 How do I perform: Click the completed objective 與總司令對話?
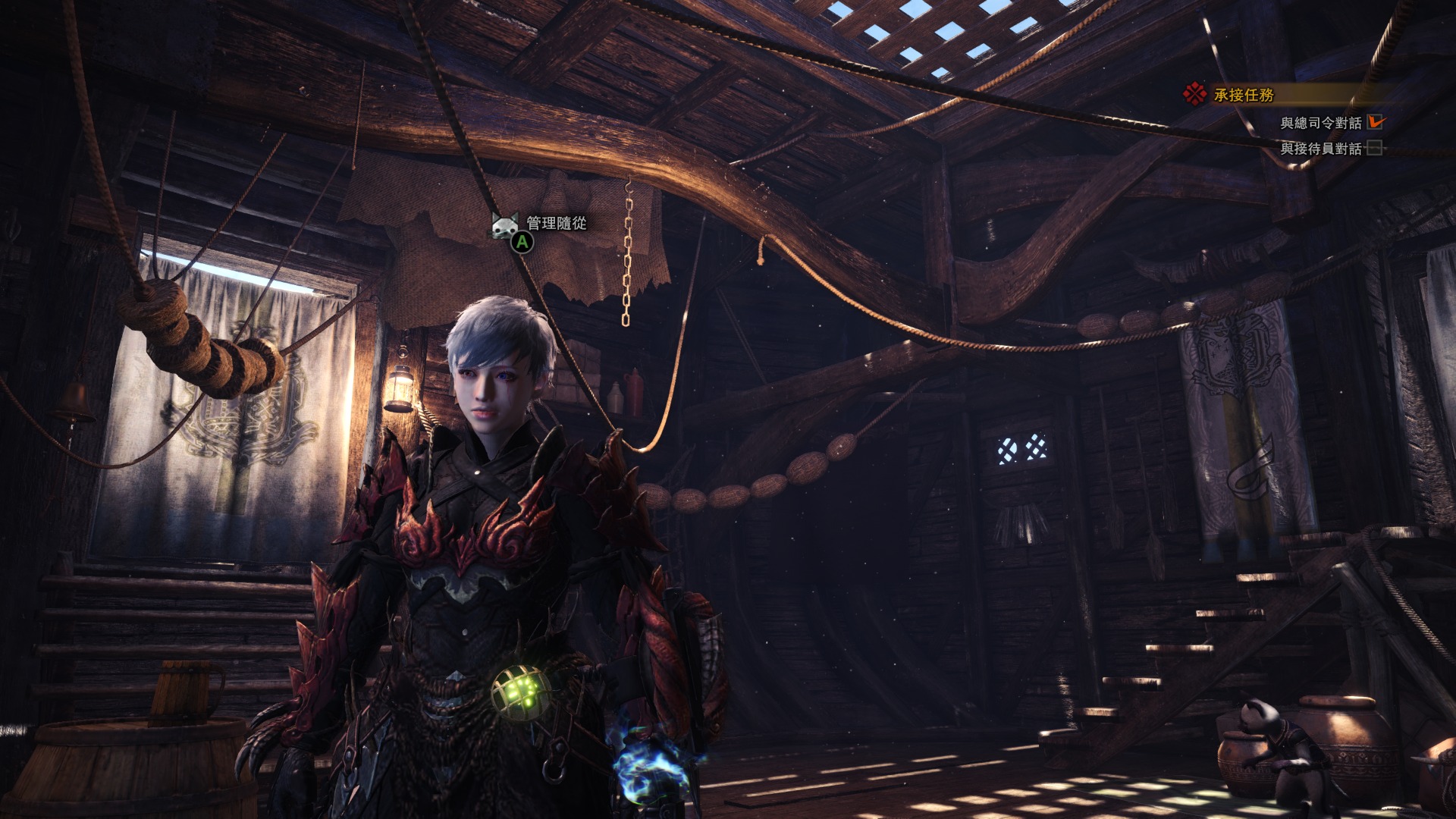click(x=1320, y=123)
